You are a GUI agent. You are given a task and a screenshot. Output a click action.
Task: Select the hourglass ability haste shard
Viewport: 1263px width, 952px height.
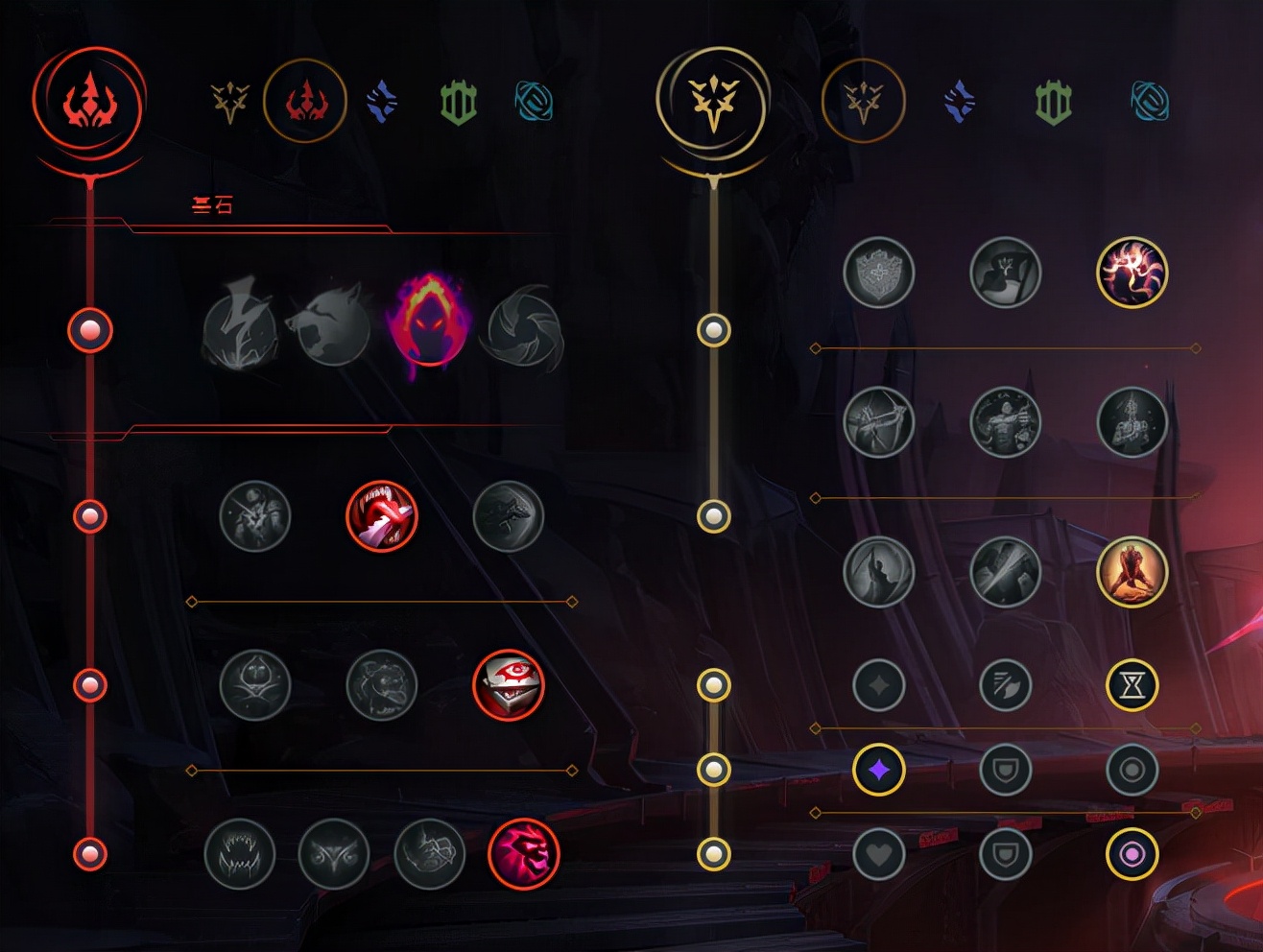point(1132,685)
